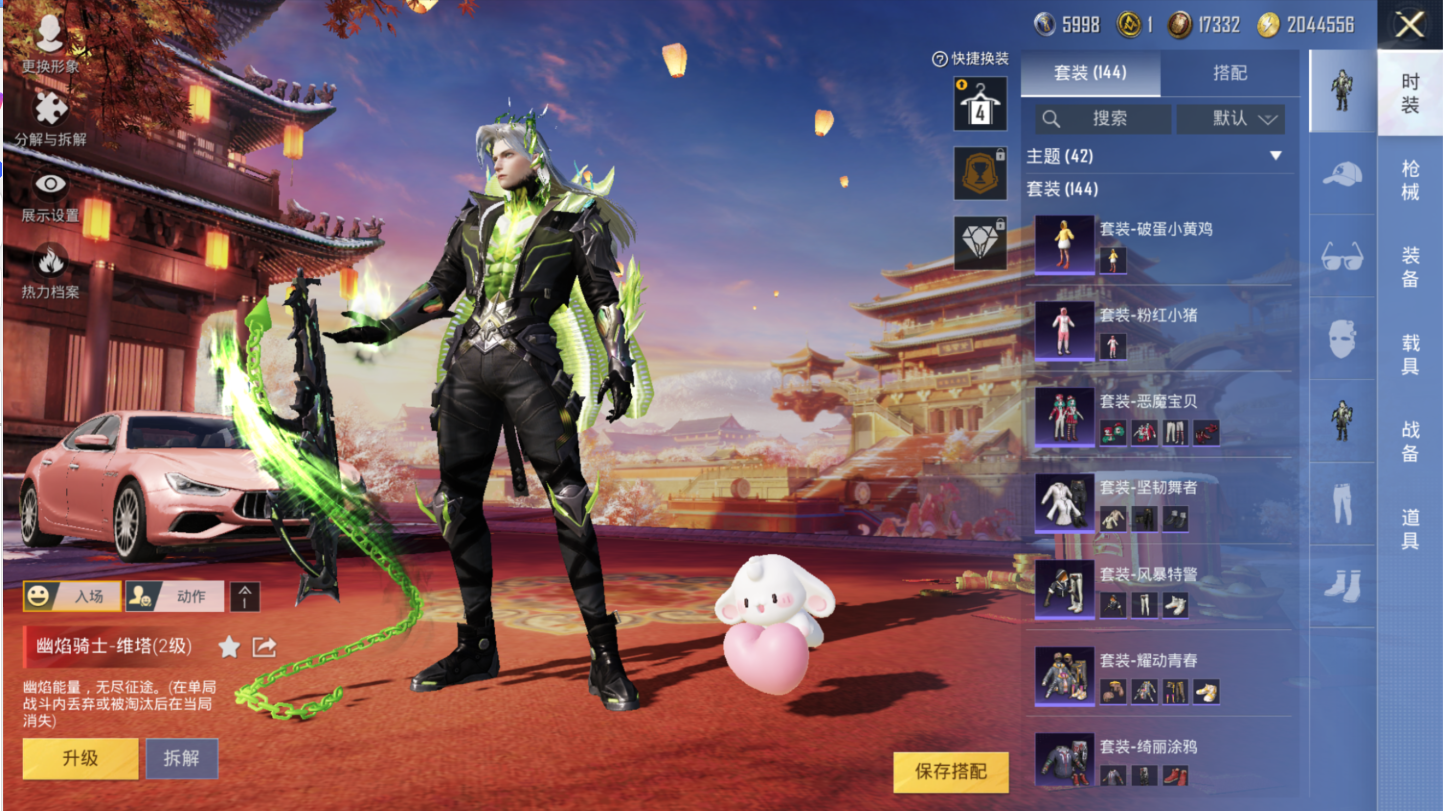Viewport: 1443px width, 811px height.
Task: Open 更换形象 change appearance
Action: (x=50, y=44)
